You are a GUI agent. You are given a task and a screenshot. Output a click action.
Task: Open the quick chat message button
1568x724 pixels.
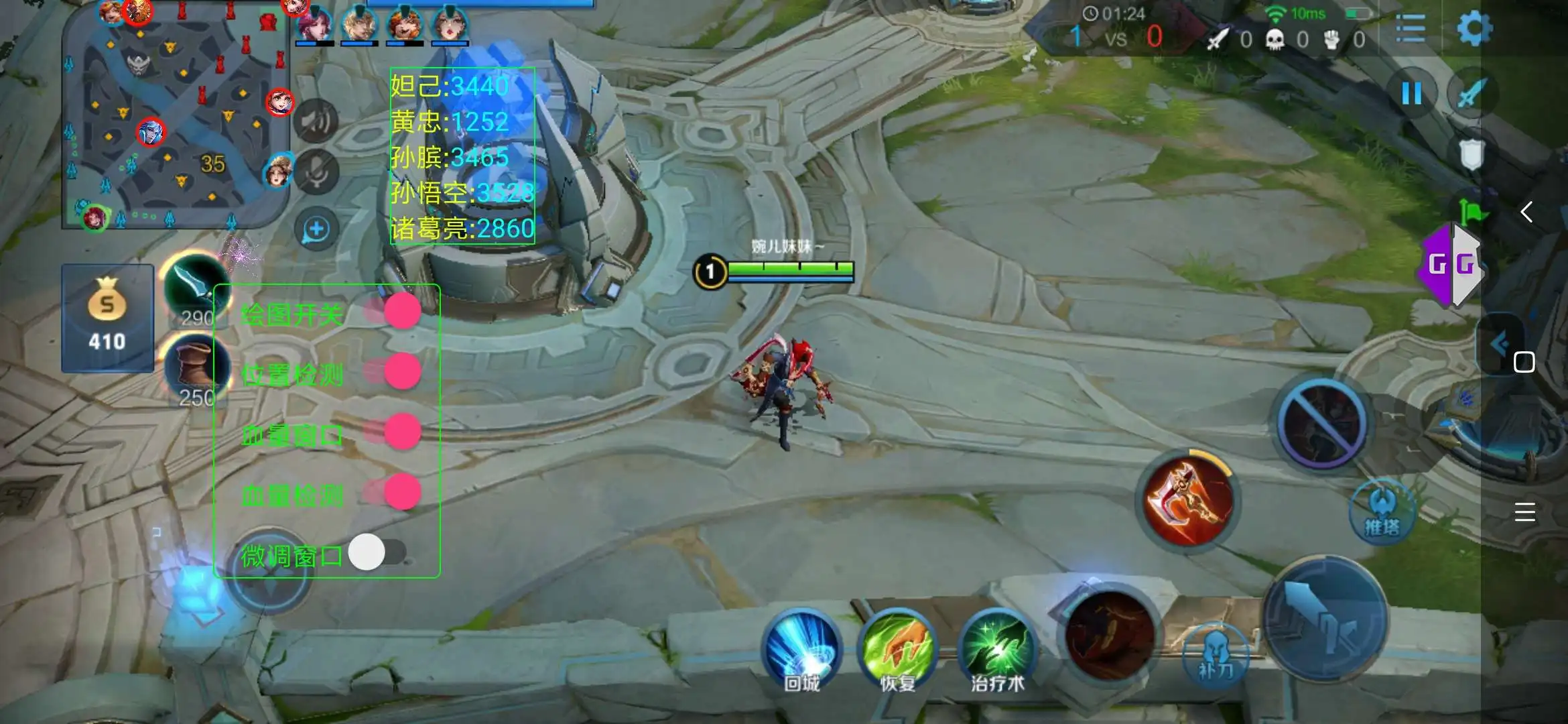316,229
